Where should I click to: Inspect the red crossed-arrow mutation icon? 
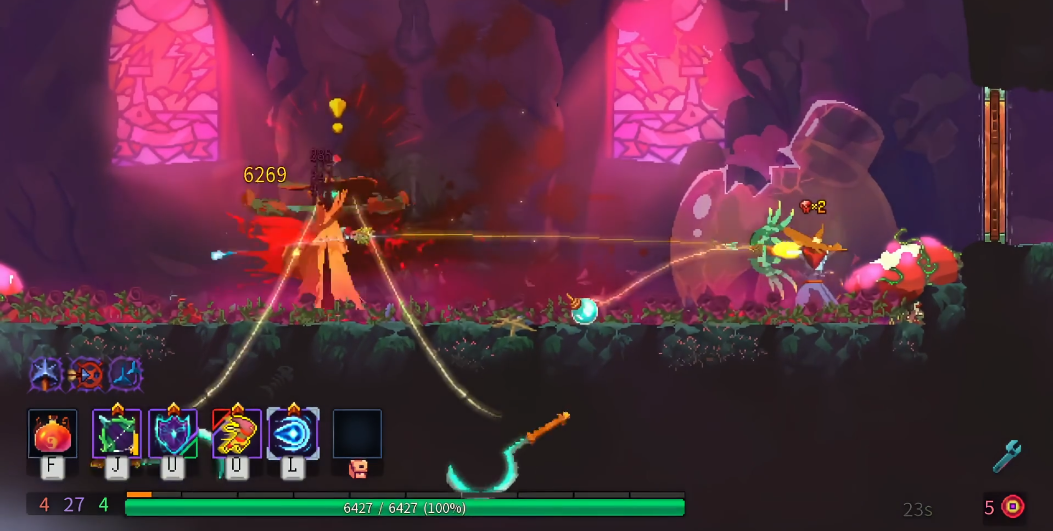87,374
